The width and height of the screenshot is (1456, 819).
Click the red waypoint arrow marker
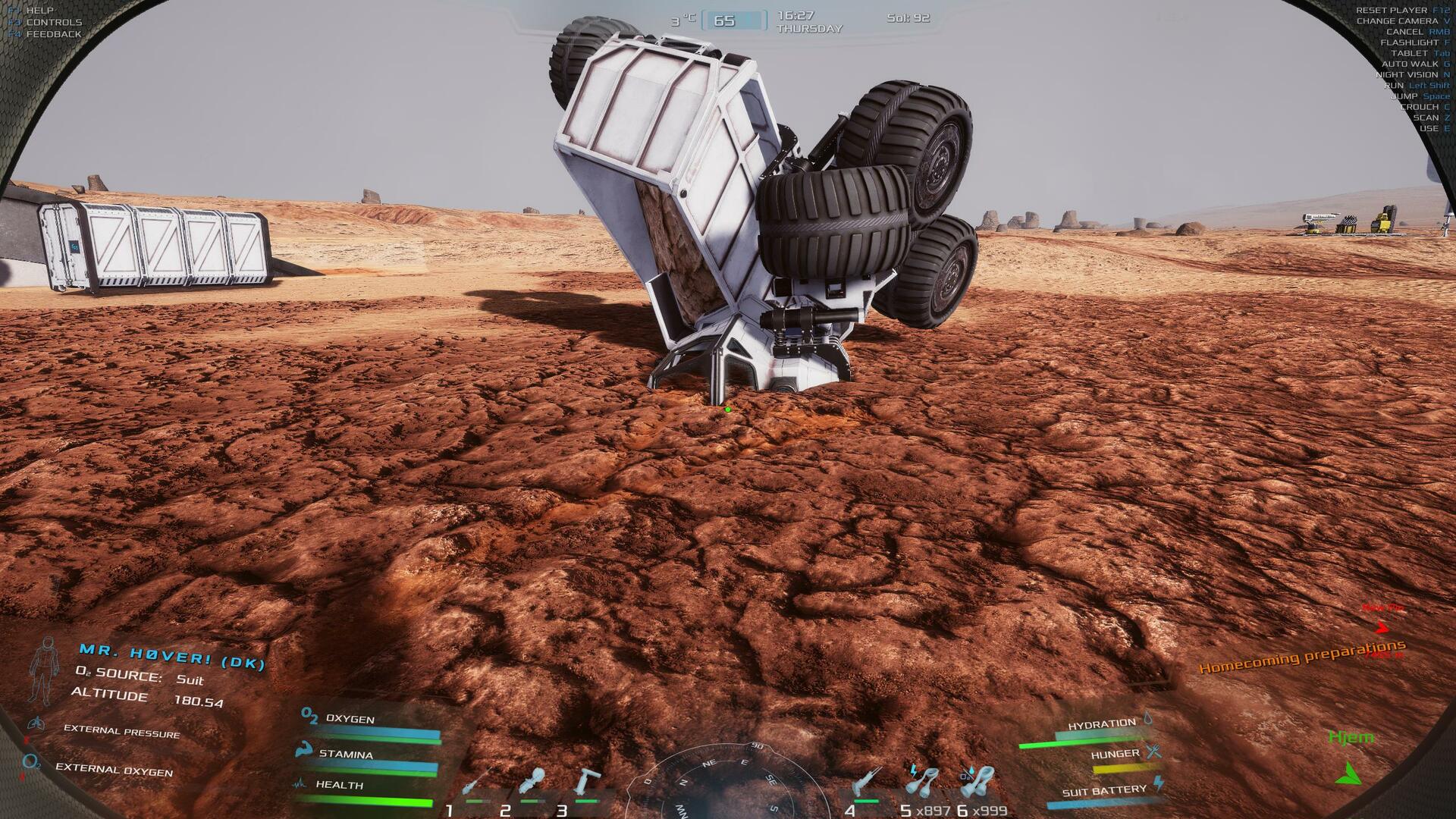point(1382,627)
